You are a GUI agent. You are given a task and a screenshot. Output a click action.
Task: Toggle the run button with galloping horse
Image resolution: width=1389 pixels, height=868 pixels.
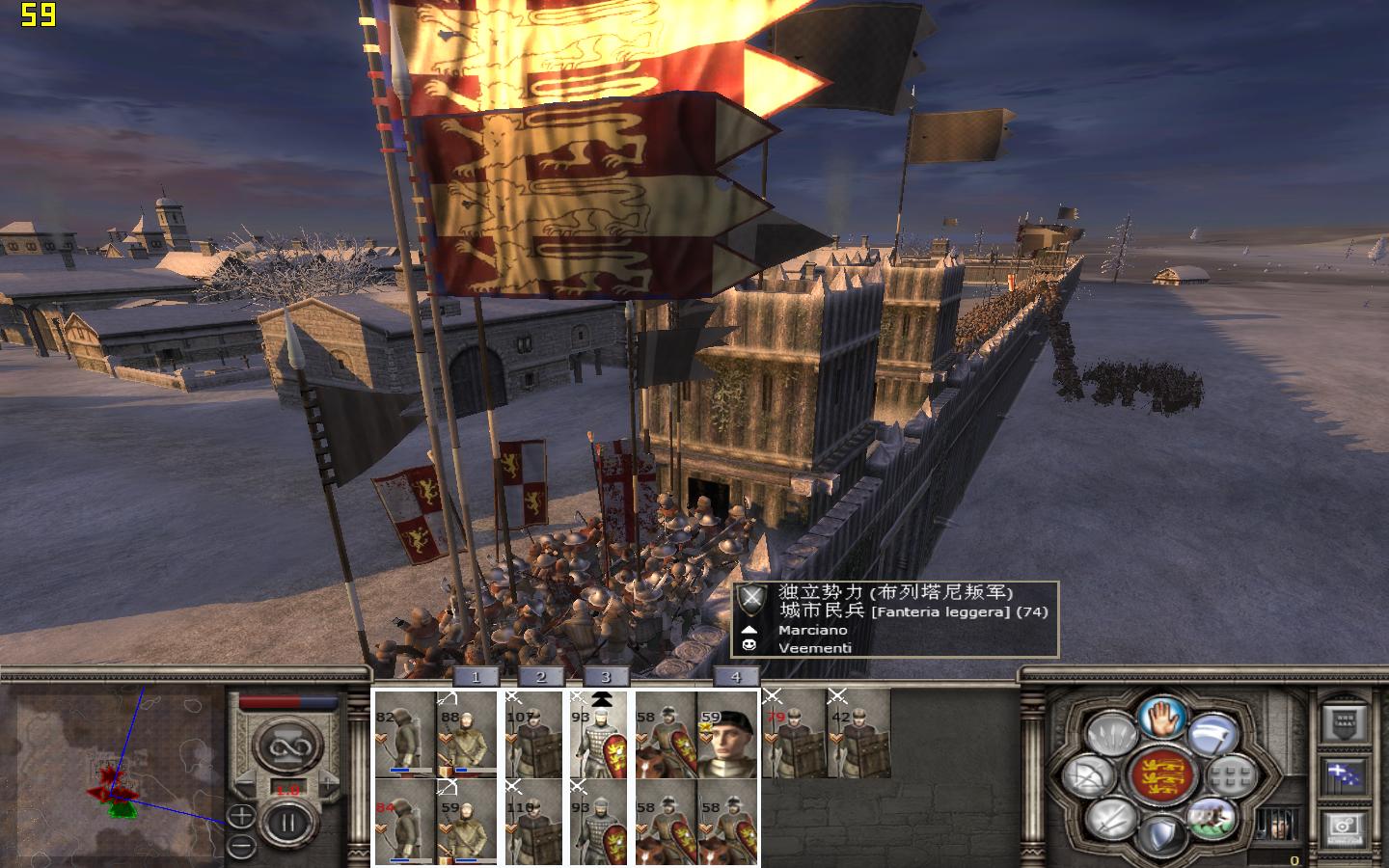(1212, 818)
